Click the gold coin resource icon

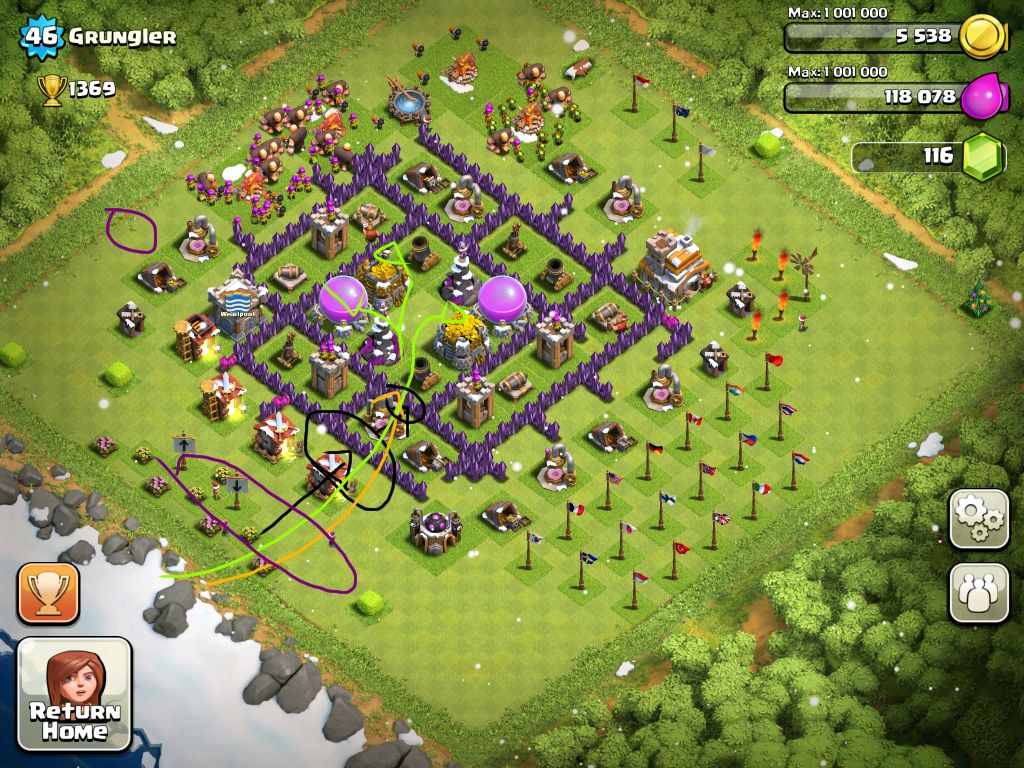[x=982, y=37]
